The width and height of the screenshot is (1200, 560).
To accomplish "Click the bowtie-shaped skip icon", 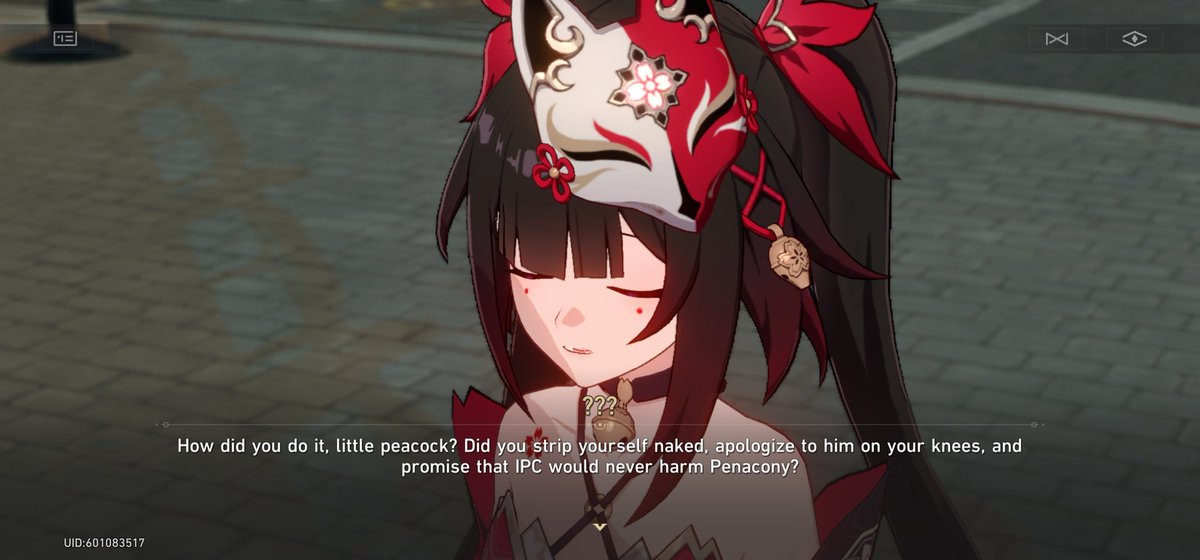I will click(x=1057, y=39).
